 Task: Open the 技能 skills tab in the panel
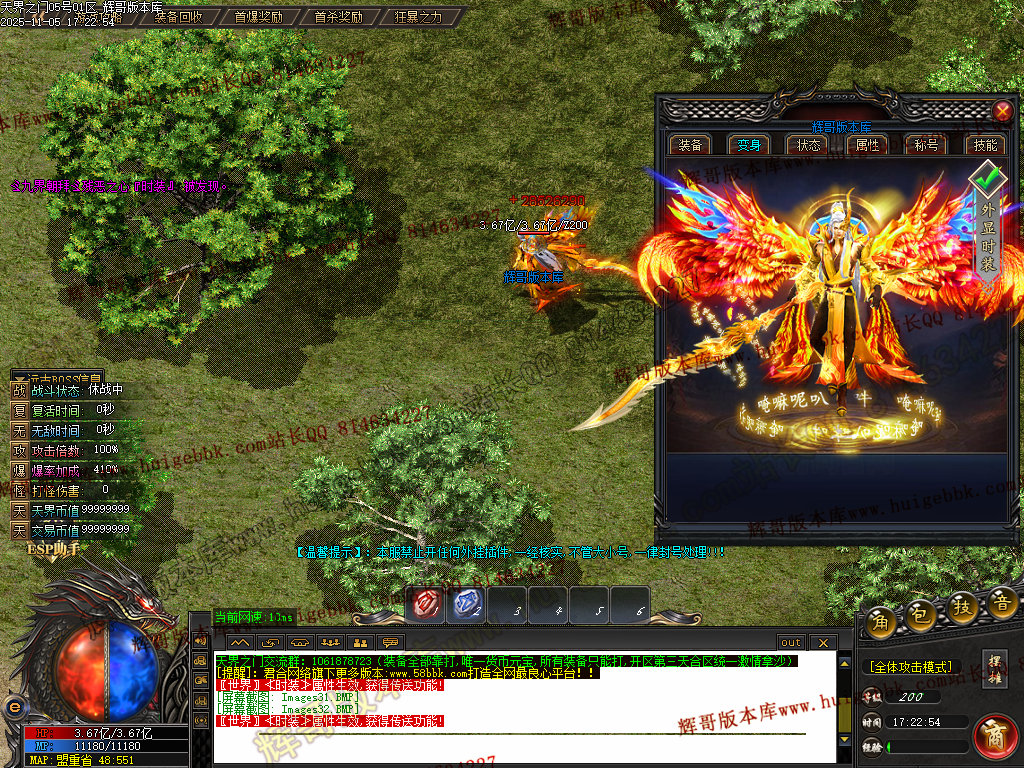coord(985,144)
